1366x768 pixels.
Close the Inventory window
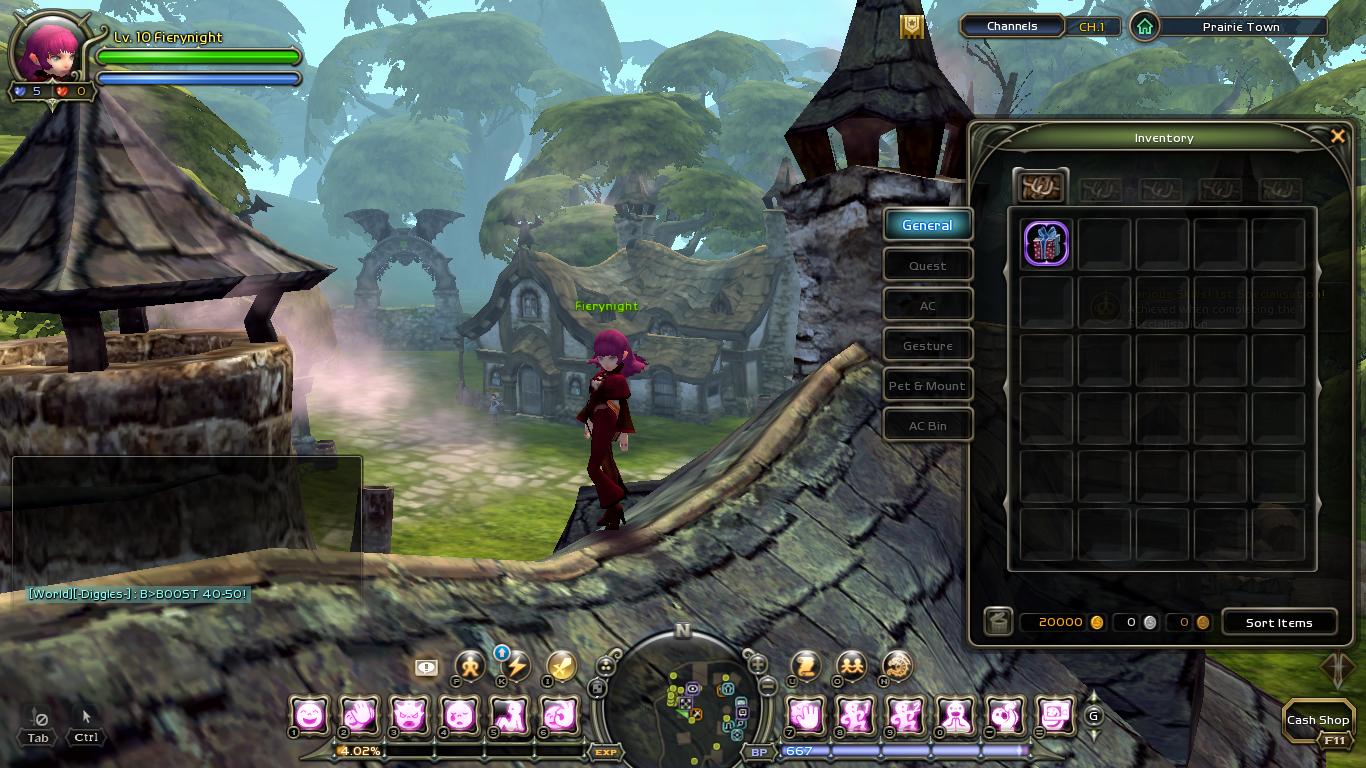(1337, 137)
